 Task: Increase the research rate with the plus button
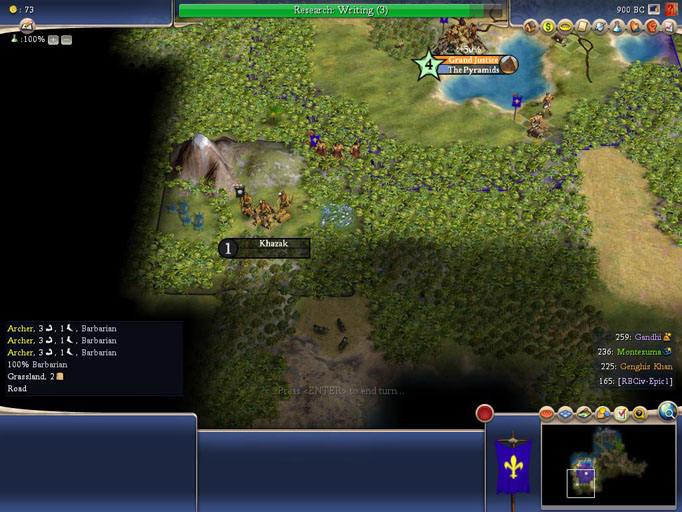tap(54, 40)
